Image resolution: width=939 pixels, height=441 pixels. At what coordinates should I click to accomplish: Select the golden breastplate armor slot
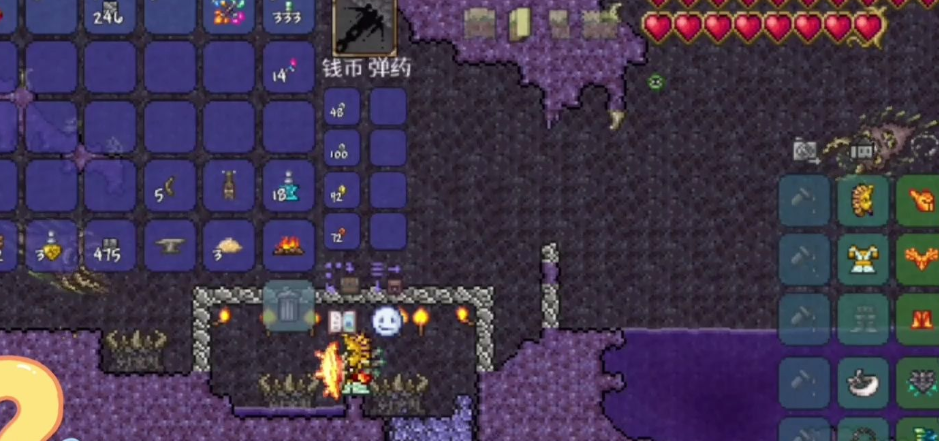pos(863,261)
